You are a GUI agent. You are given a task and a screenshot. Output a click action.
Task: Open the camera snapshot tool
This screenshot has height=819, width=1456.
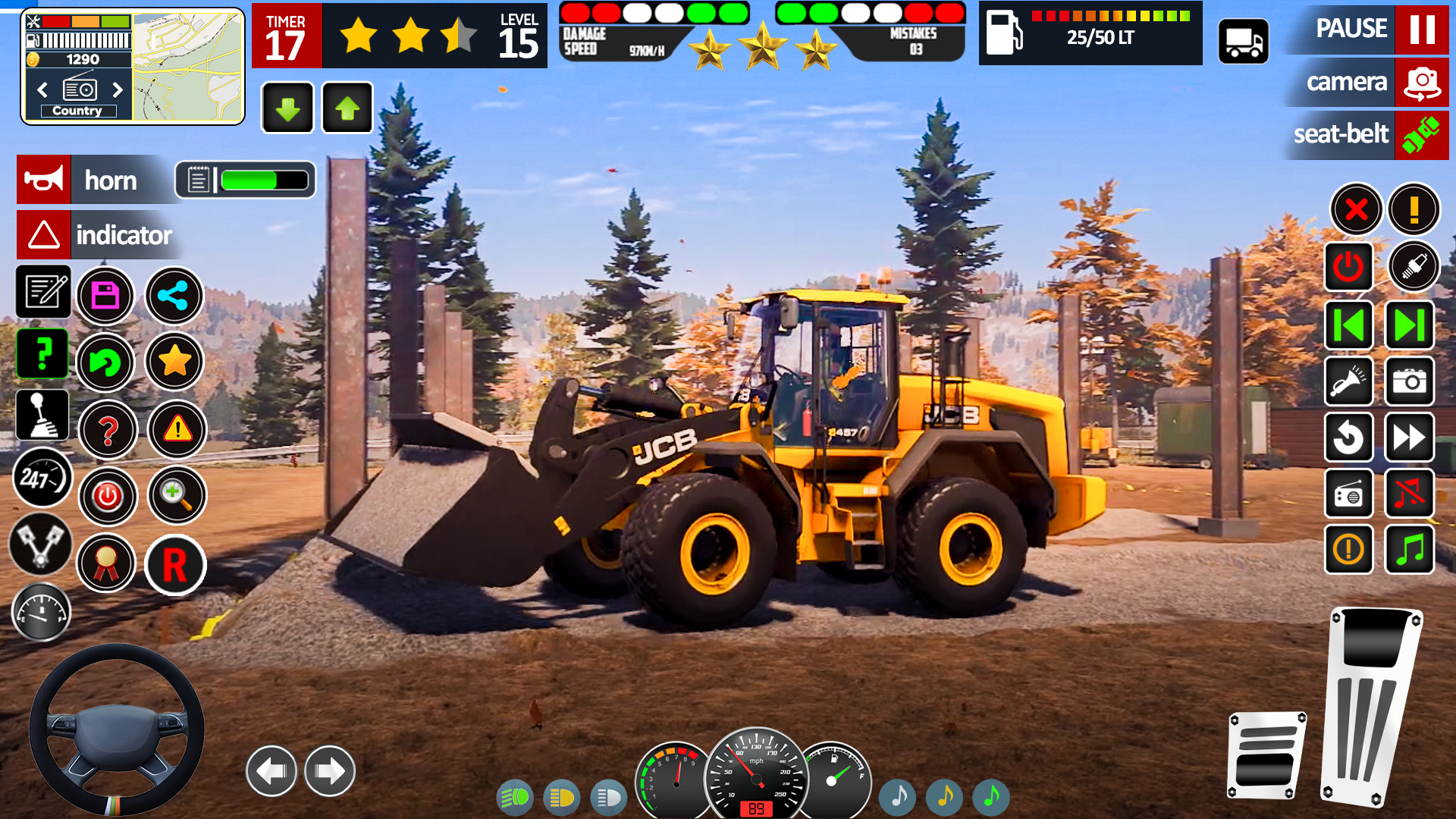(x=1409, y=381)
